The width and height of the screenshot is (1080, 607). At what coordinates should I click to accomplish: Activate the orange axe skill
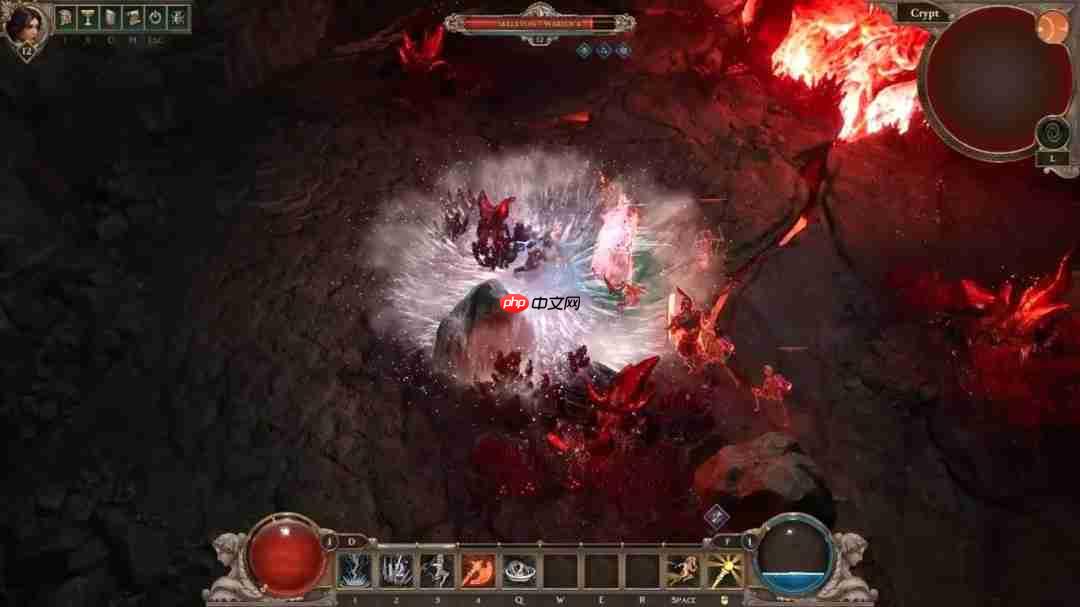pyautogui.click(x=477, y=571)
